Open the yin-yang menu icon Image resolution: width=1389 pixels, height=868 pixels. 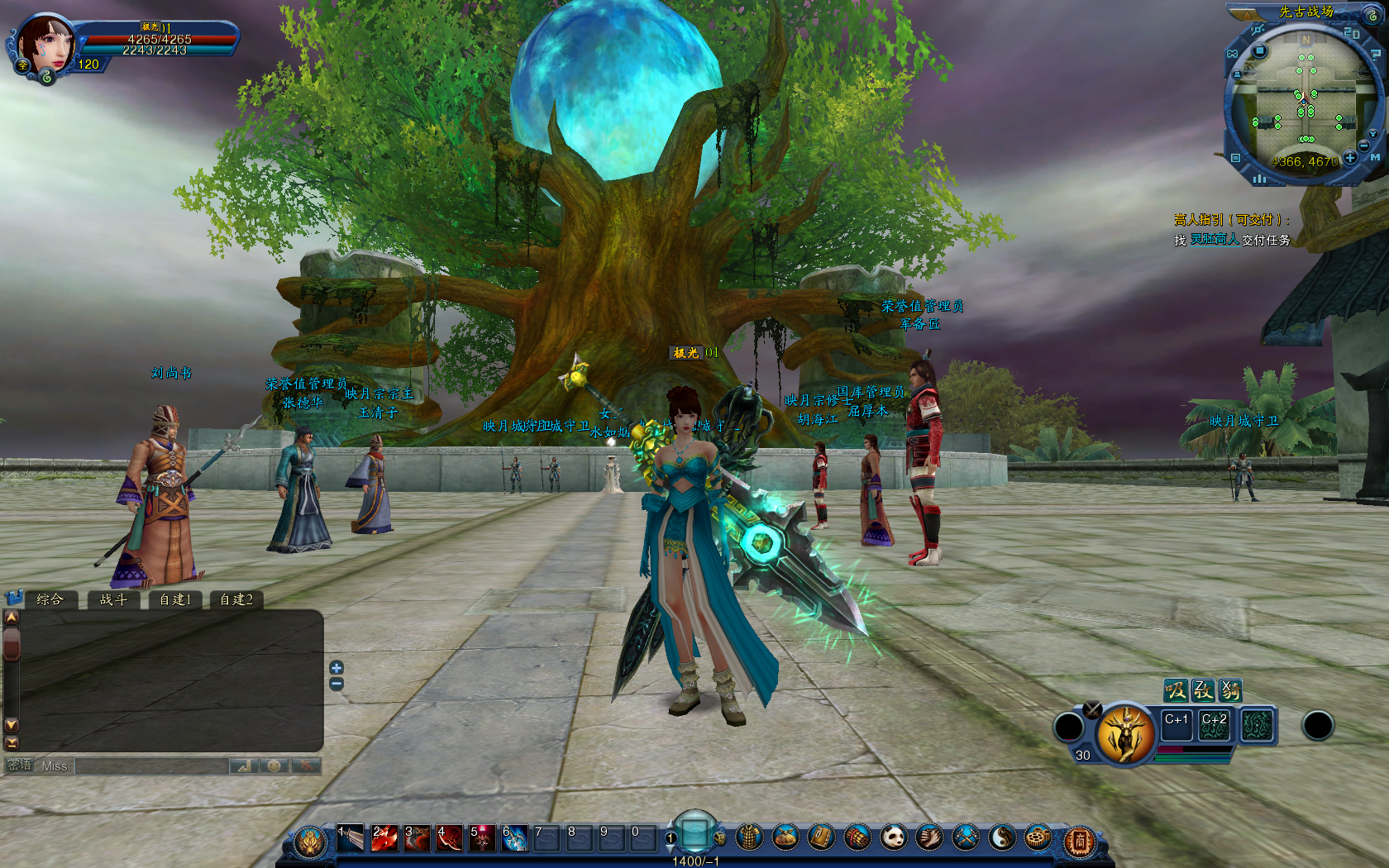[x=1001, y=838]
